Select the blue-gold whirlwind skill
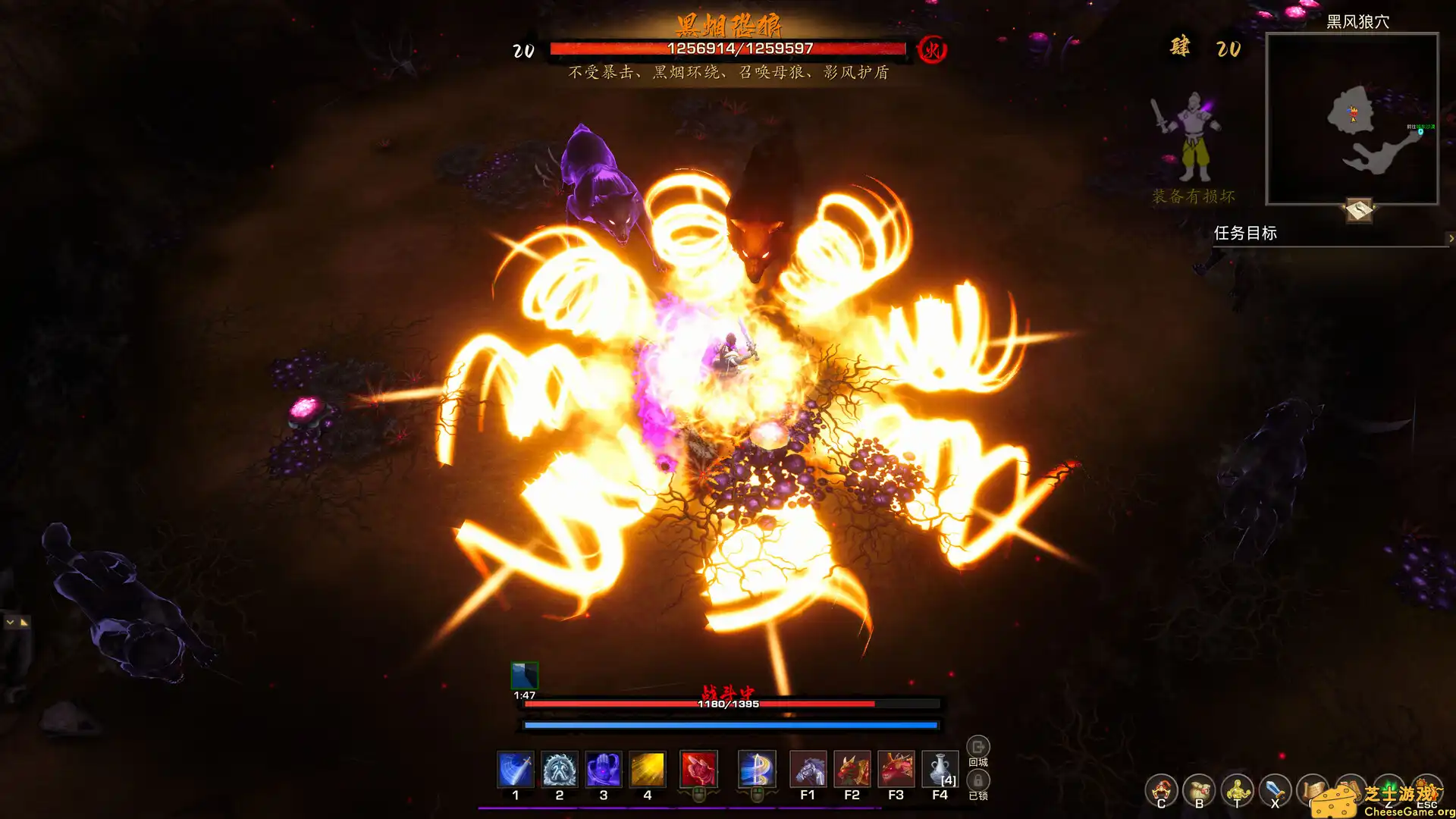This screenshot has width=1456, height=819. click(x=757, y=770)
